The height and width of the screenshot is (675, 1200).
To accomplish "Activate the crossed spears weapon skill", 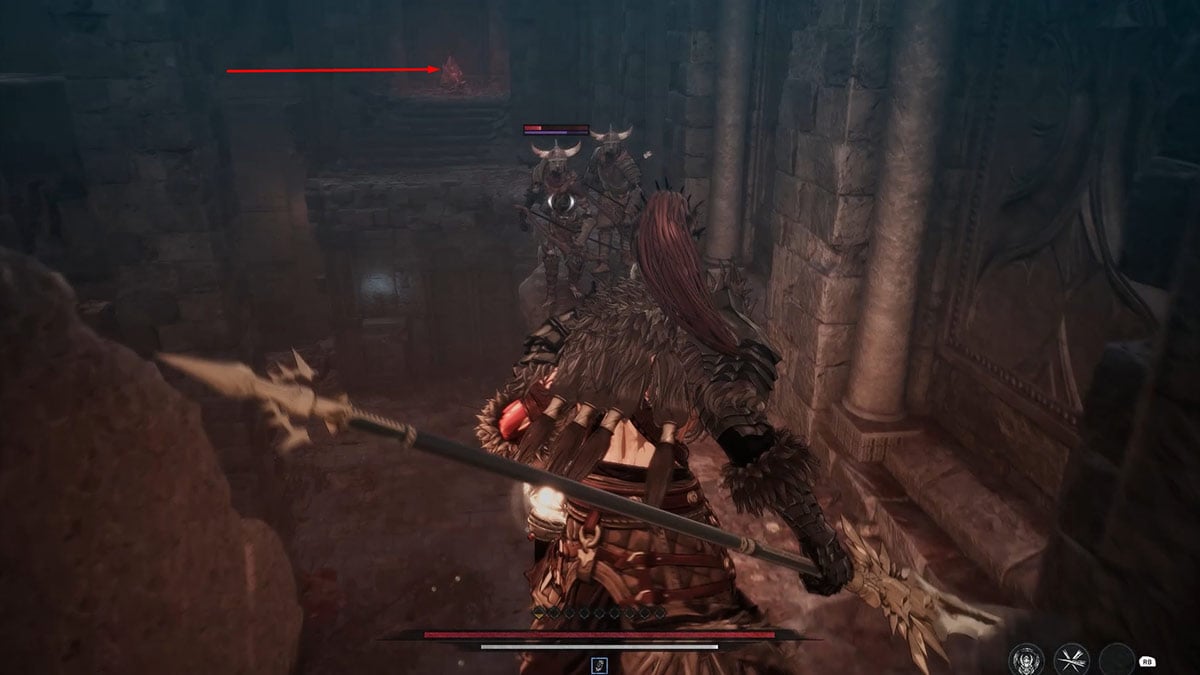I will 1071,659.
